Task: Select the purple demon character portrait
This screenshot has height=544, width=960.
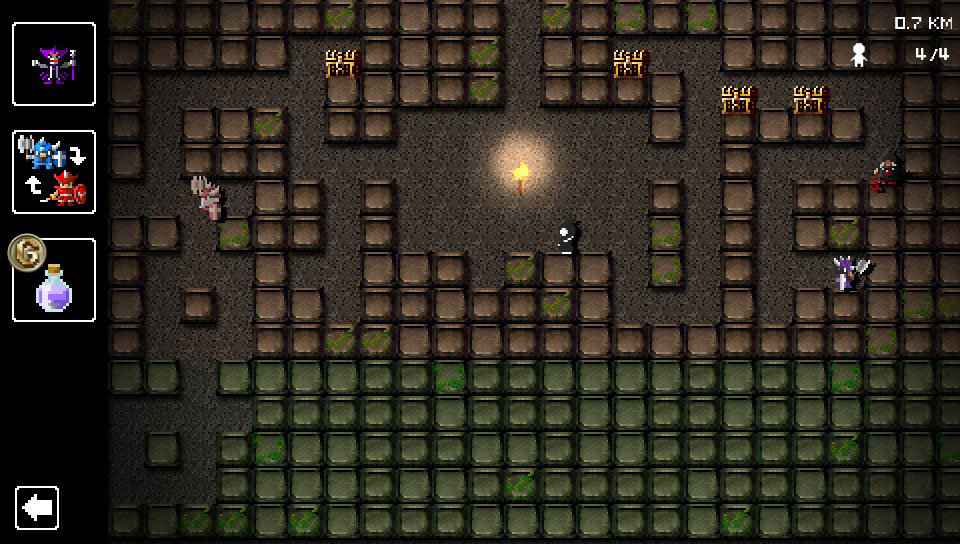Action: point(54,64)
